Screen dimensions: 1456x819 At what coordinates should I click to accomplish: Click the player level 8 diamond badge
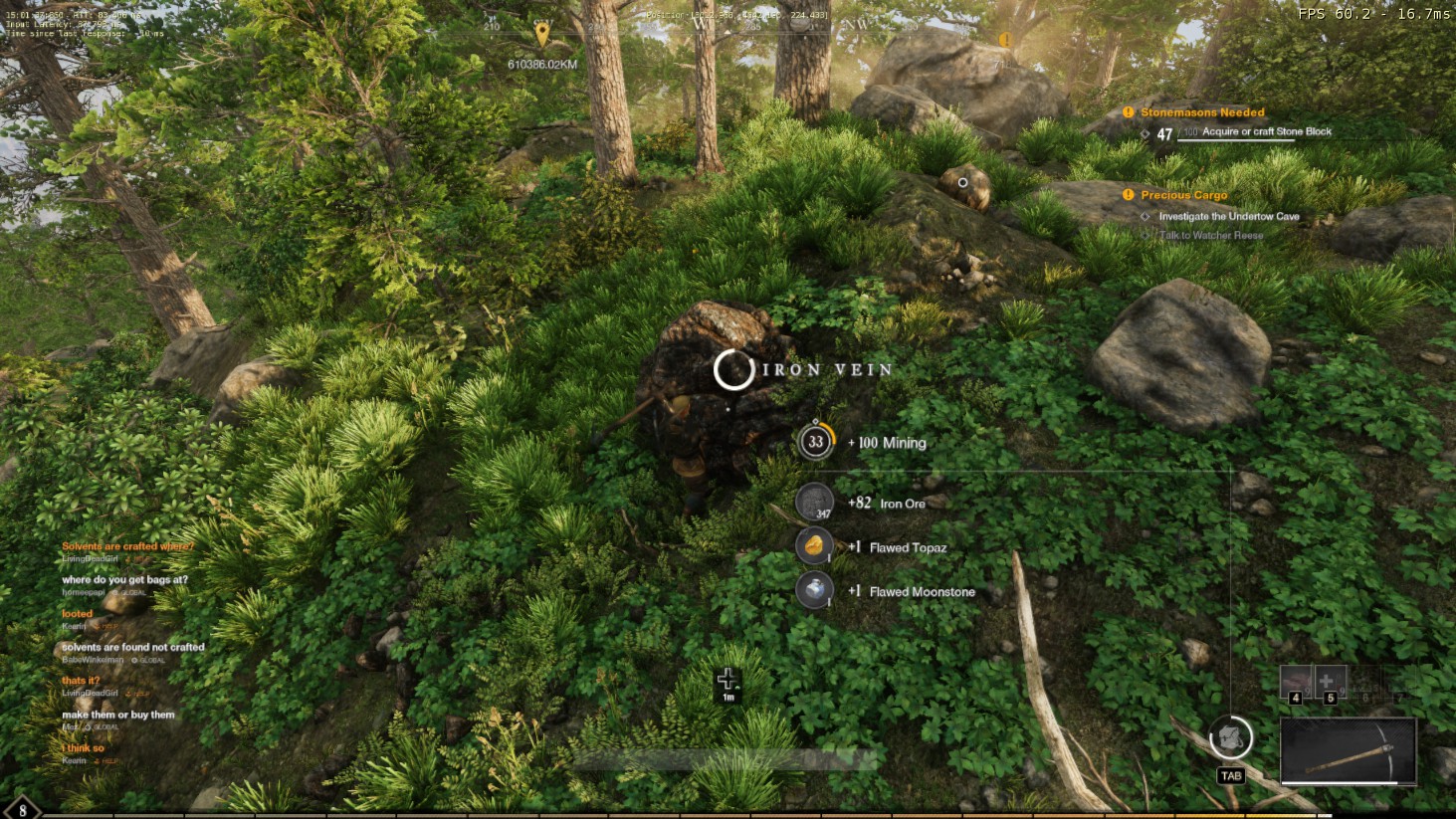pos(22,810)
